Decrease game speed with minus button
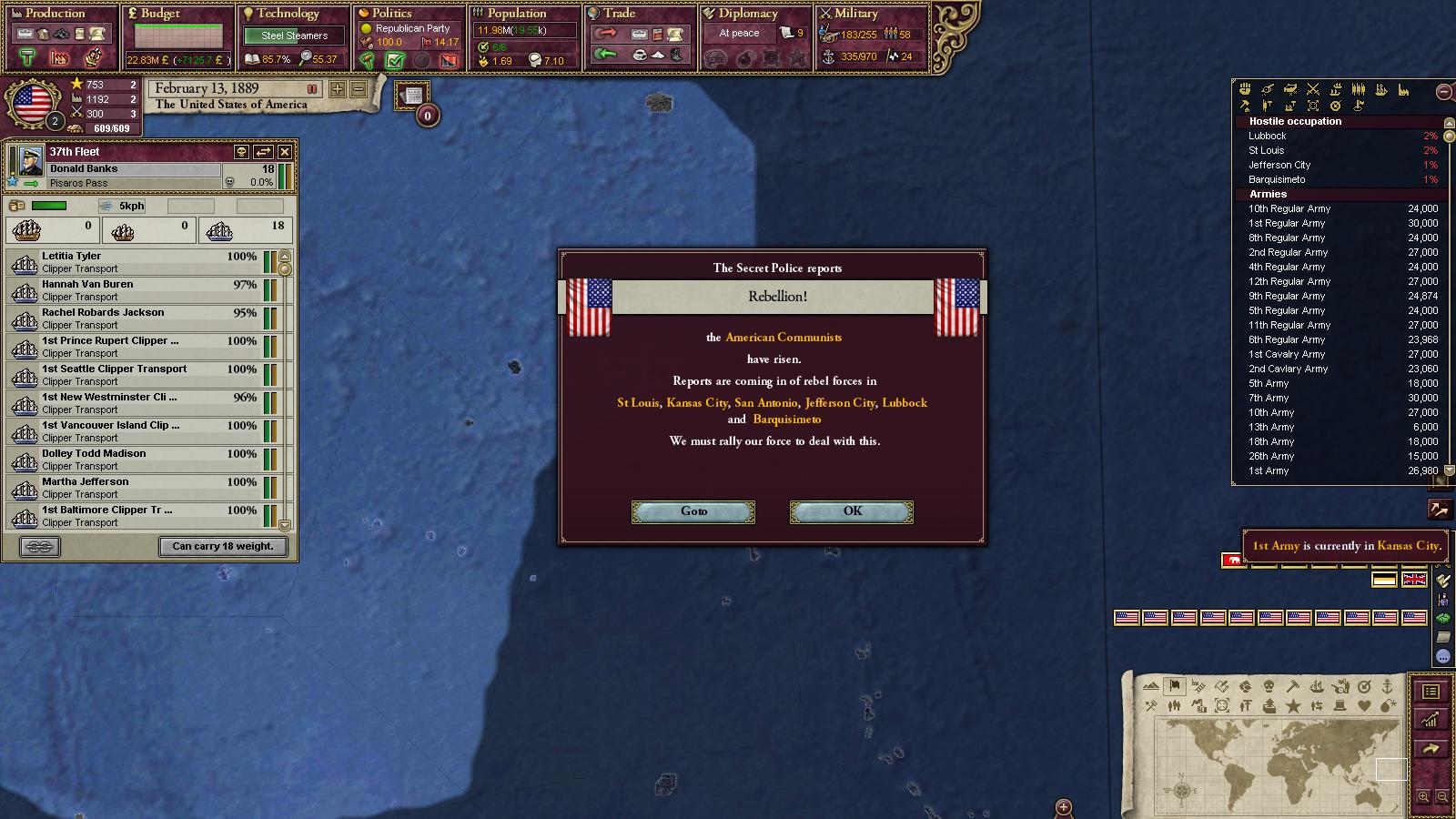This screenshot has height=819, width=1456. click(x=359, y=89)
